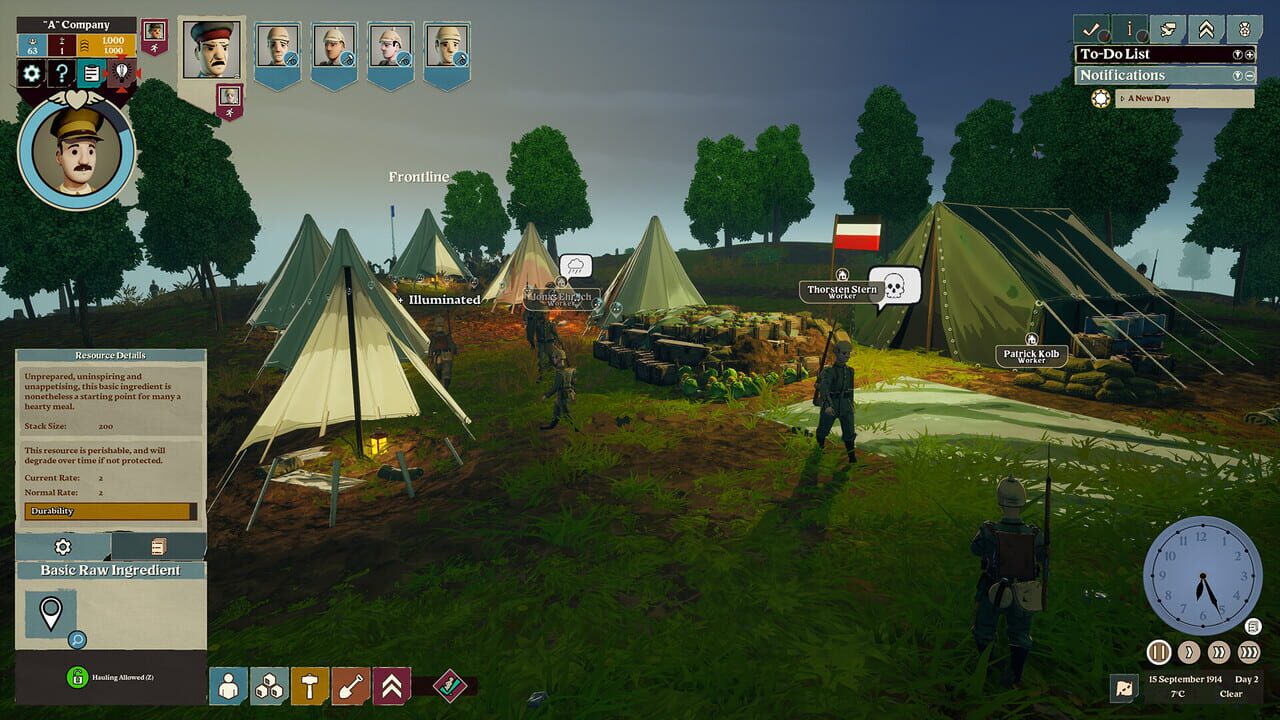Select the shovel digging toolbar button
This screenshot has width=1280, height=720.
pyautogui.click(x=351, y=686)
